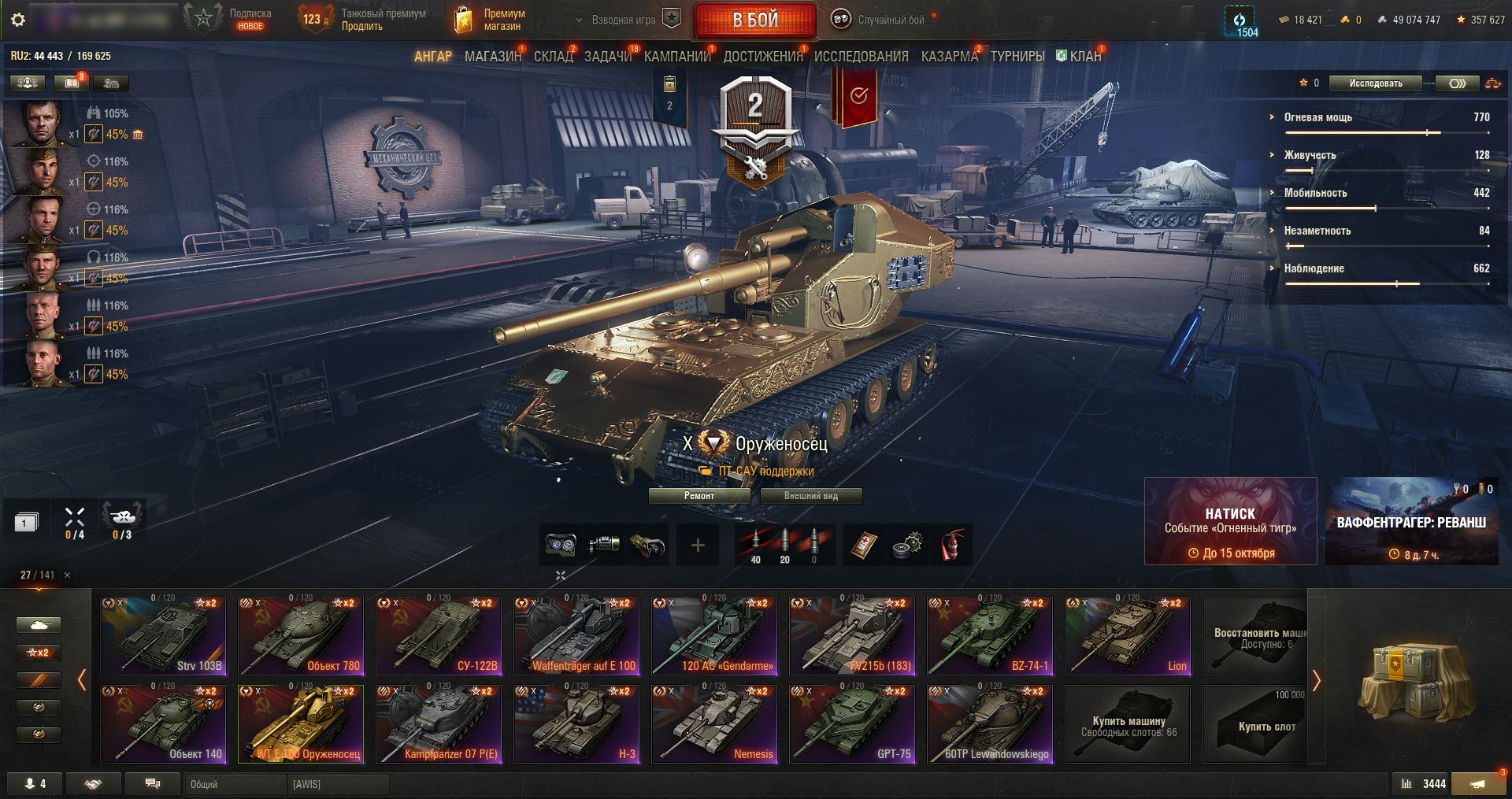Open the Случайный бой mode selector
This screenshot has height=799, width=1512.
pyautogui.click(x=882, y=20)
